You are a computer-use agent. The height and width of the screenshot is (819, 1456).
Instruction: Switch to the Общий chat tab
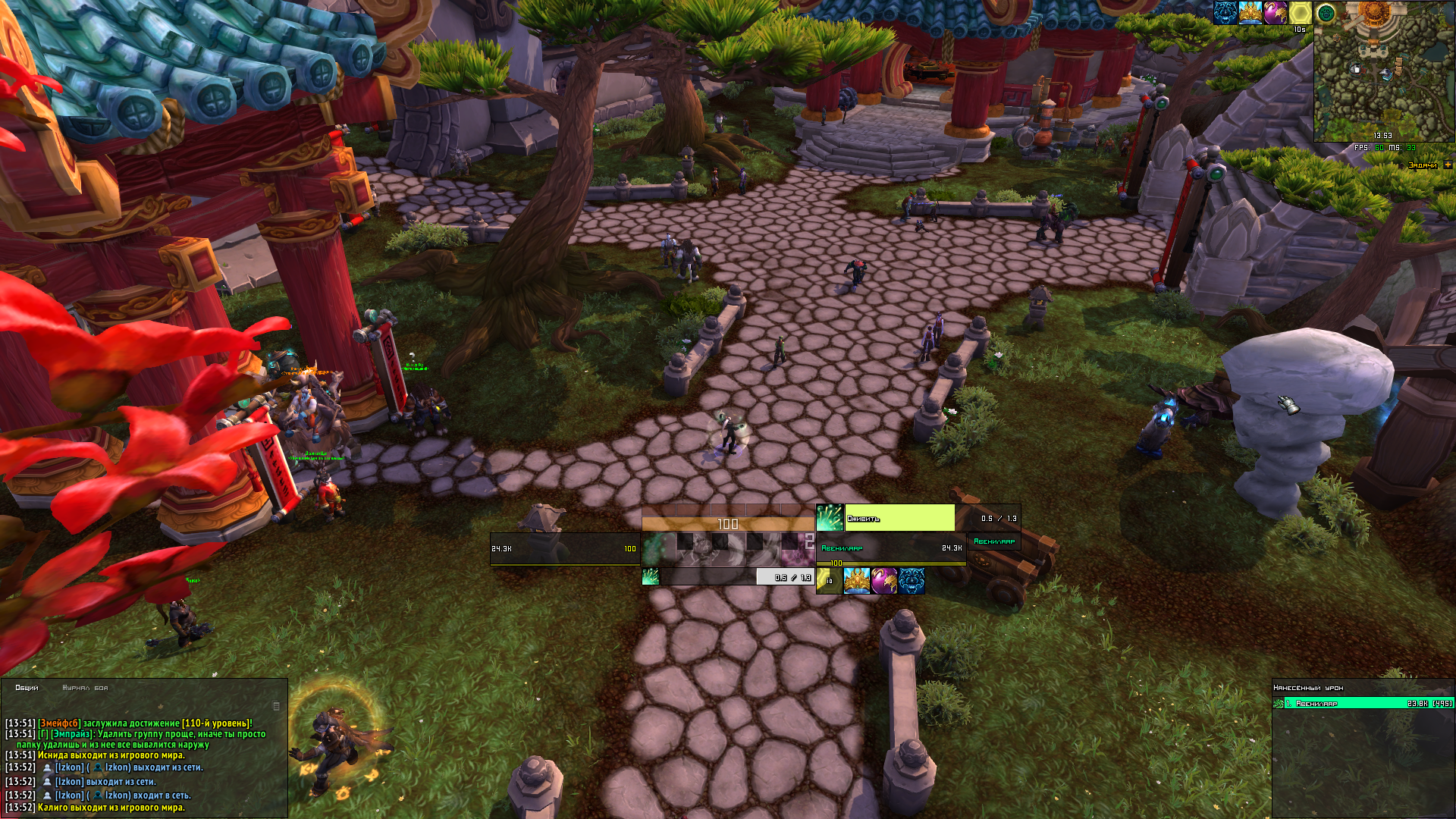[27, 688]
